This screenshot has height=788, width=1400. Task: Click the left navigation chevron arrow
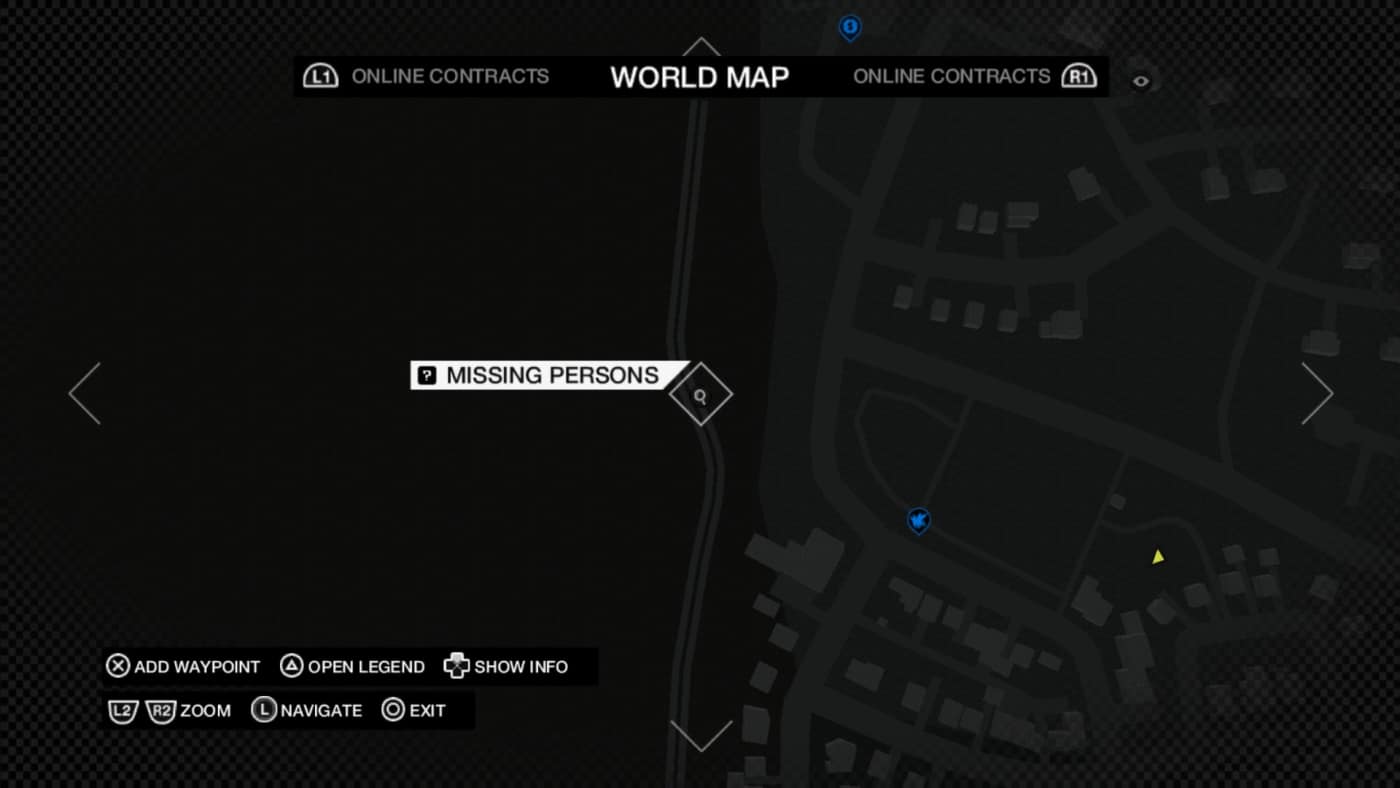(x=84, y=392)
